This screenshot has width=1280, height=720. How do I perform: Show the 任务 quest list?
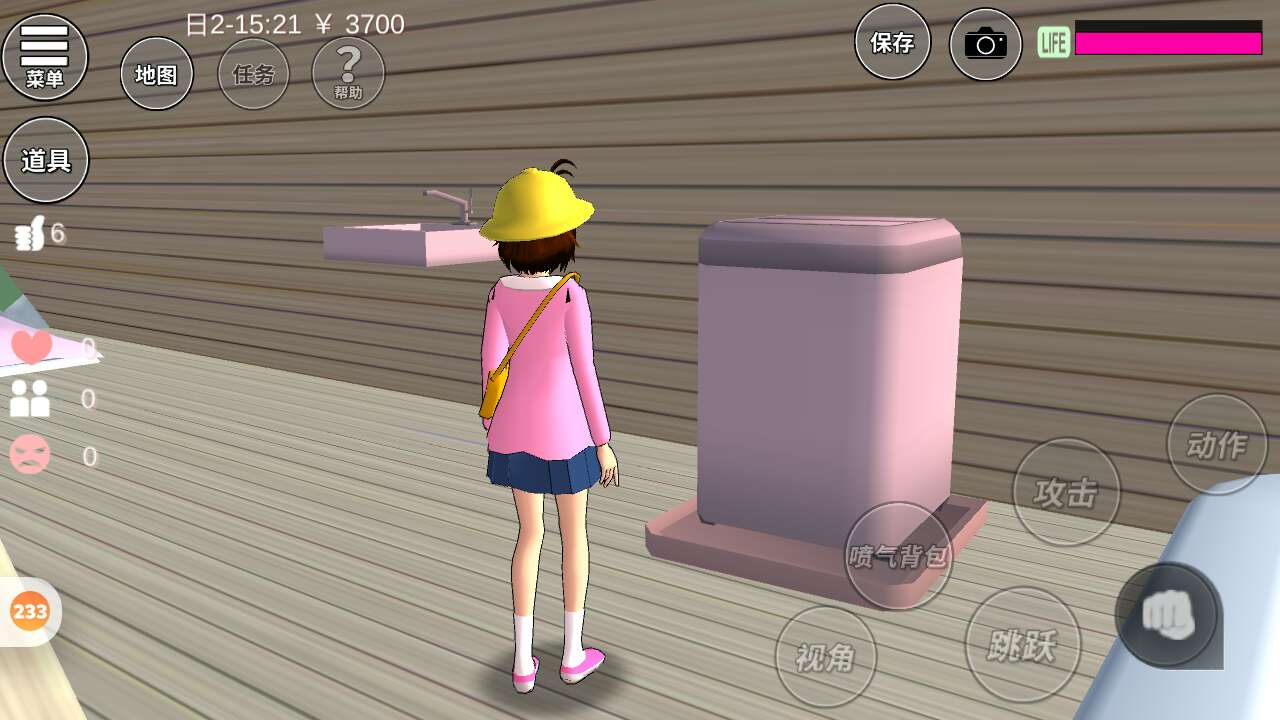[253, 74]
